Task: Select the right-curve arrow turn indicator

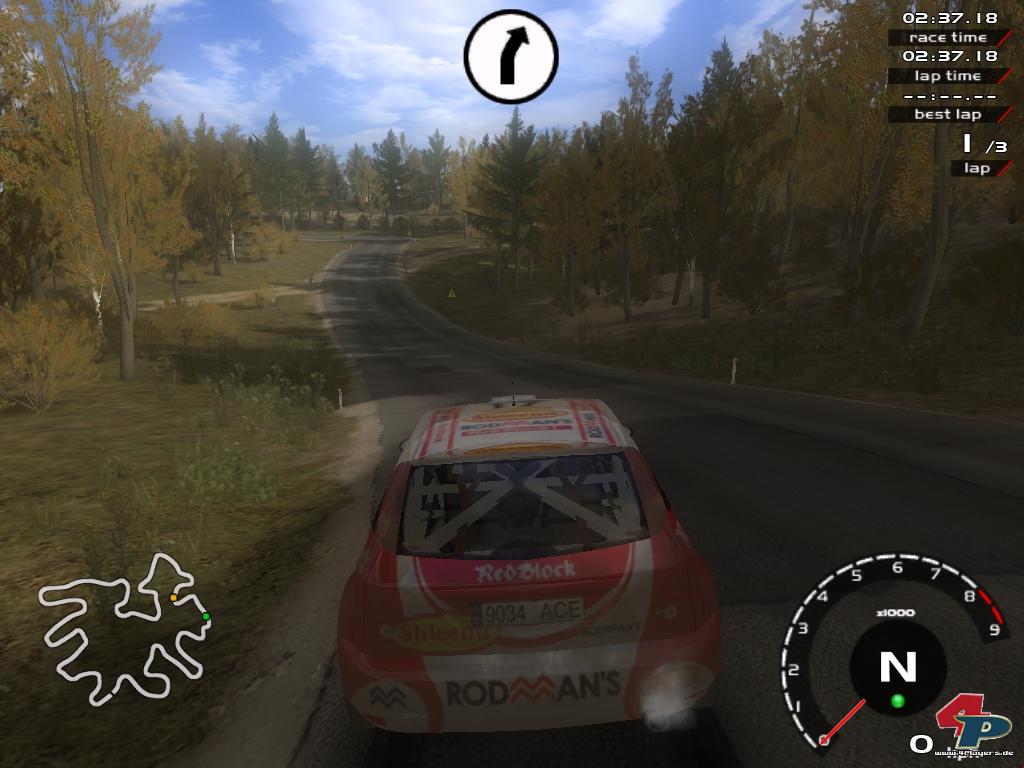Action: coord(511,56)
